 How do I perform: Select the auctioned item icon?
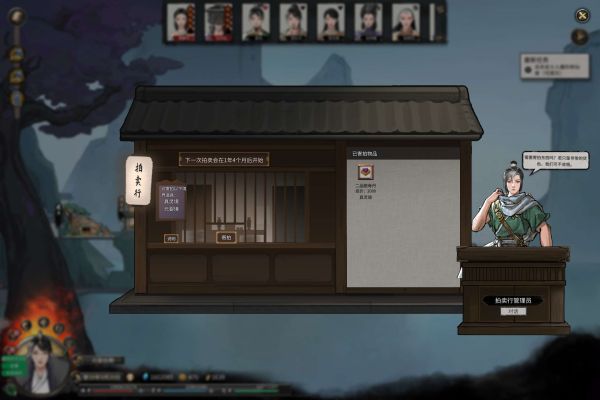point(366,172)
